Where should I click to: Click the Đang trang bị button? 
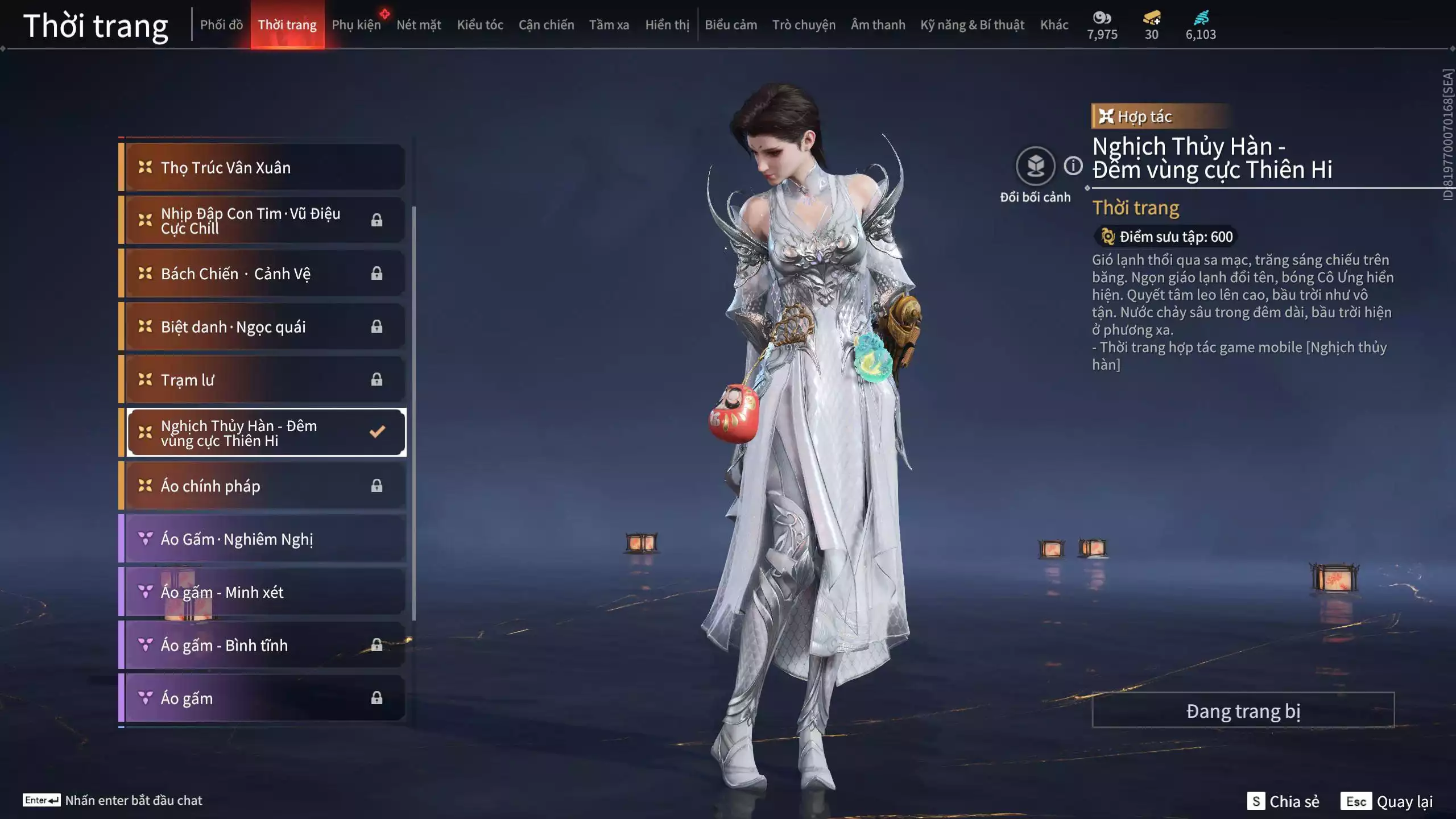(1243, 711)
